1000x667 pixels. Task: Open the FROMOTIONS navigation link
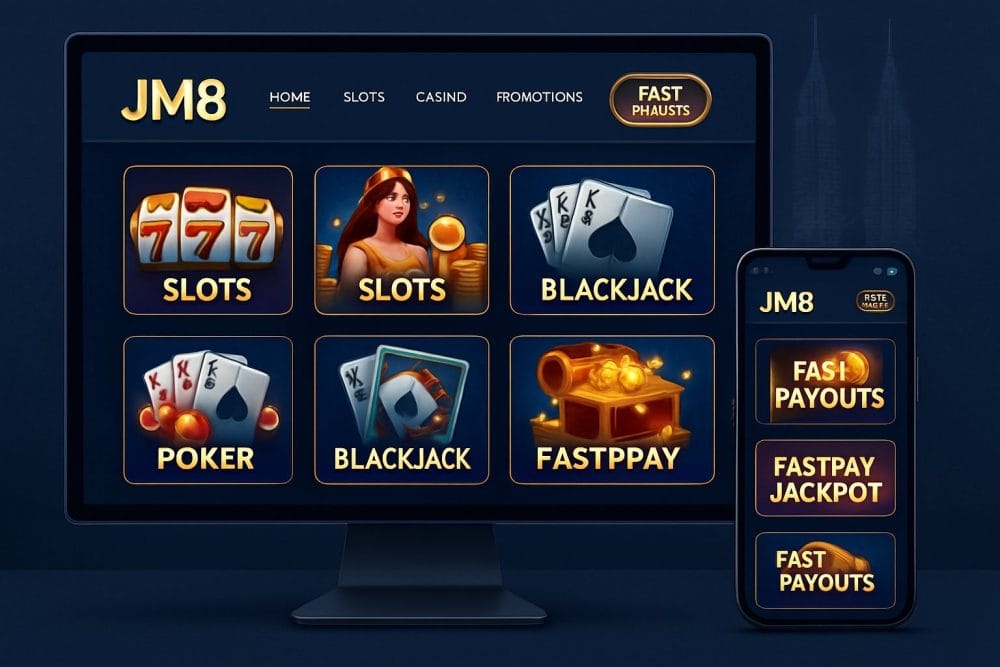(x=539, y=98)
